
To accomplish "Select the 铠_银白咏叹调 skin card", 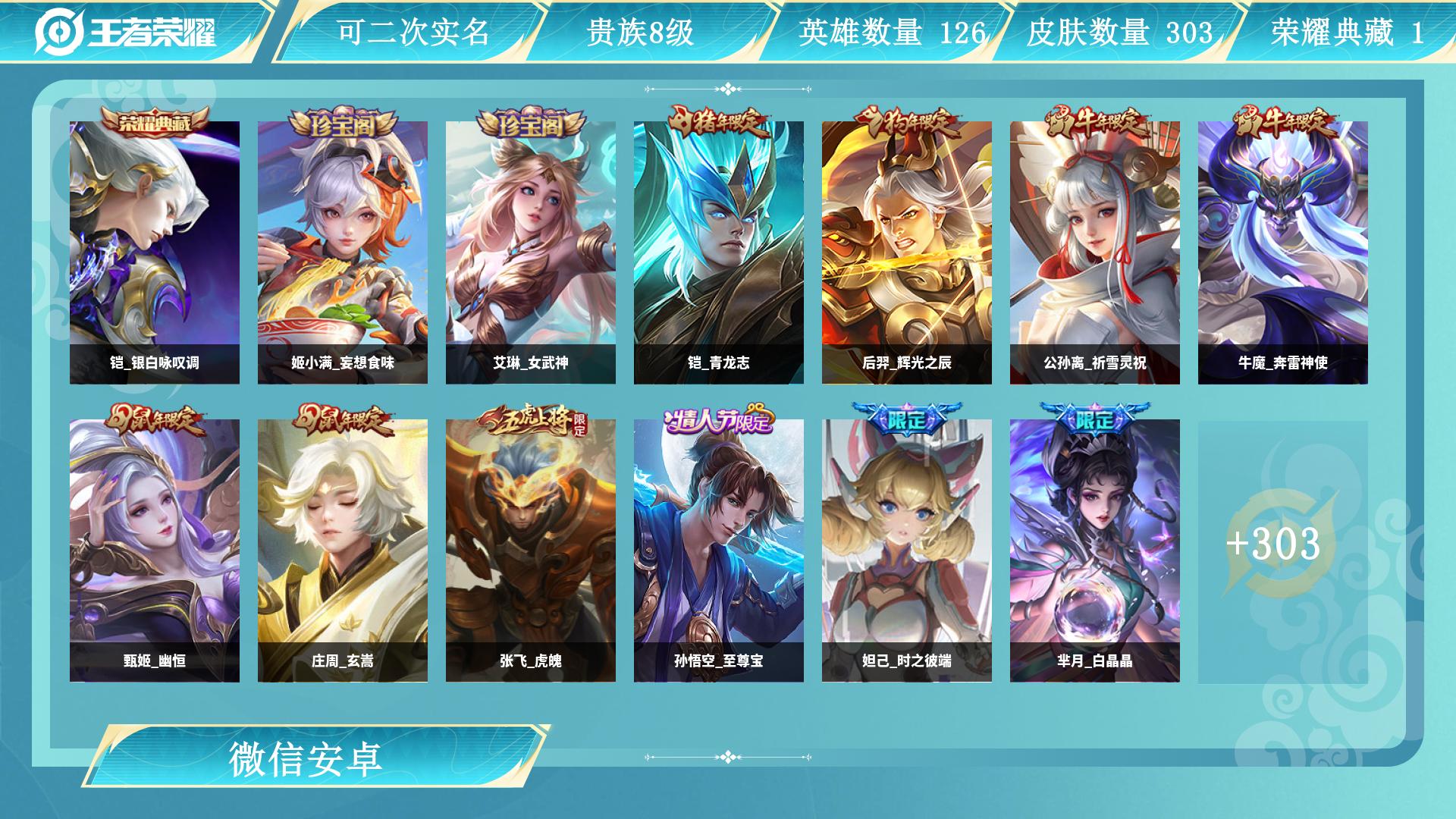I will (x=155, y=253).
